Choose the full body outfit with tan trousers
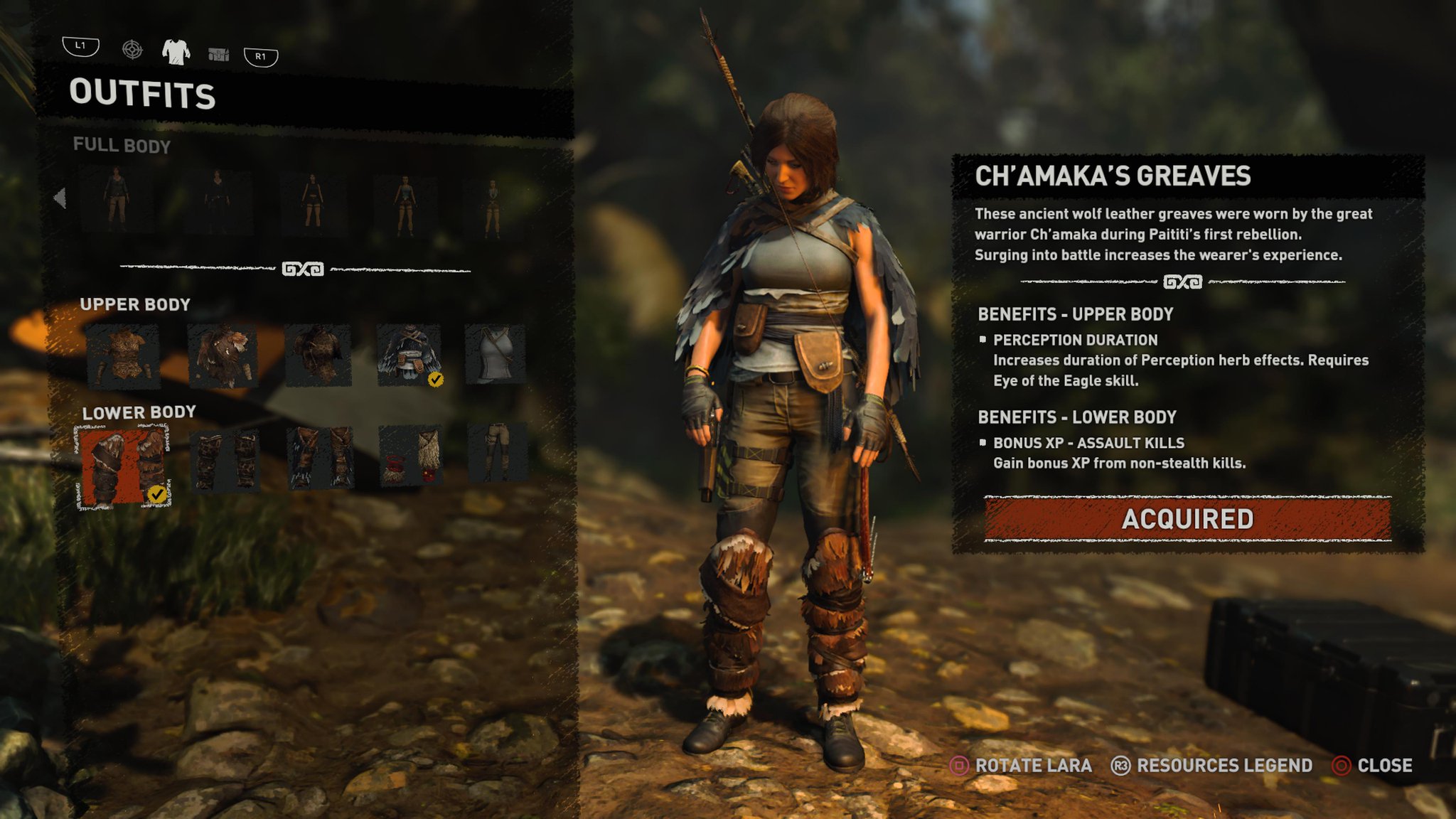The height and width of the screenshot is (819, 1456). coord(117,200)
